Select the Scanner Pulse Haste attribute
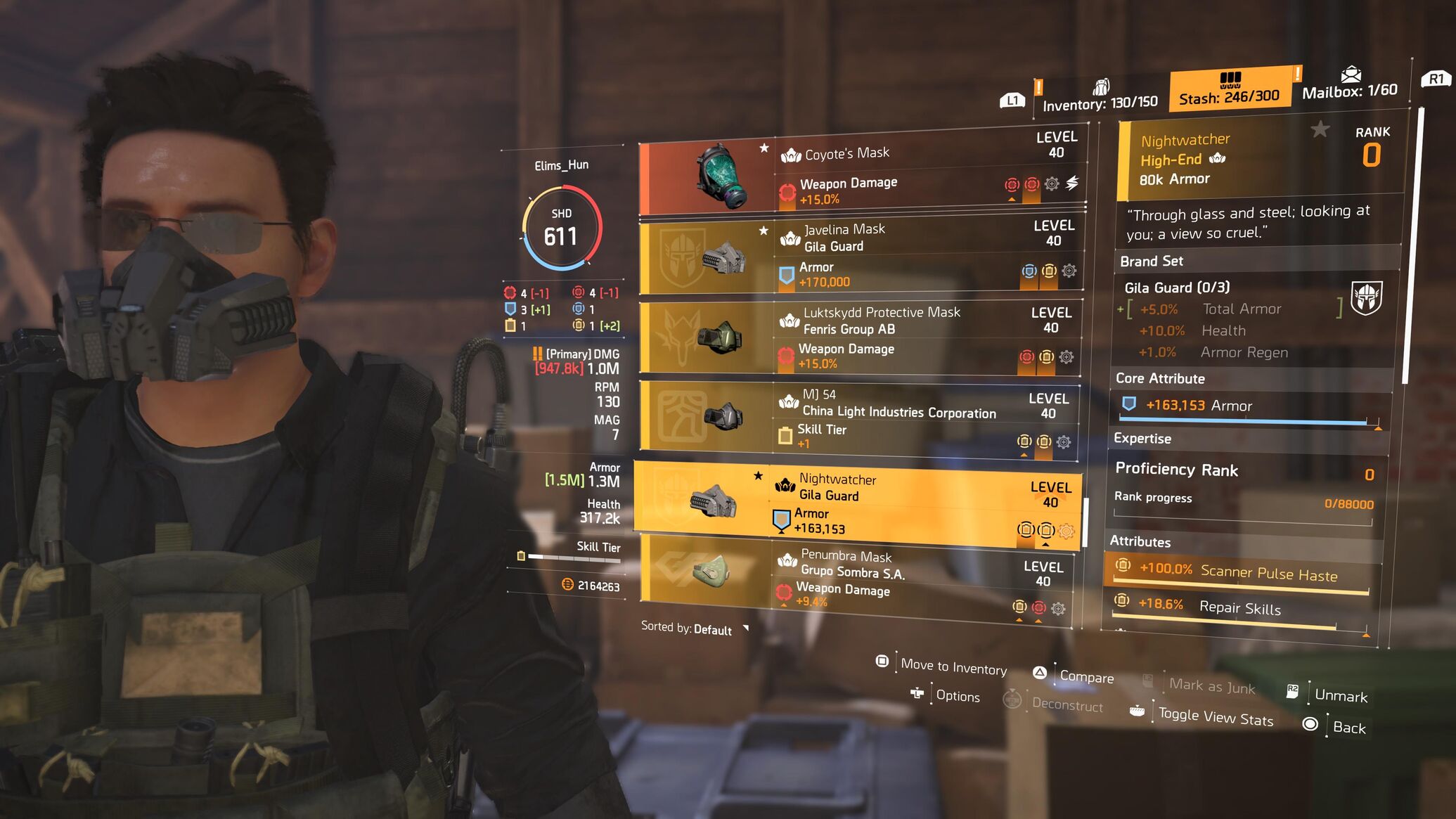 coord(1239,573)
